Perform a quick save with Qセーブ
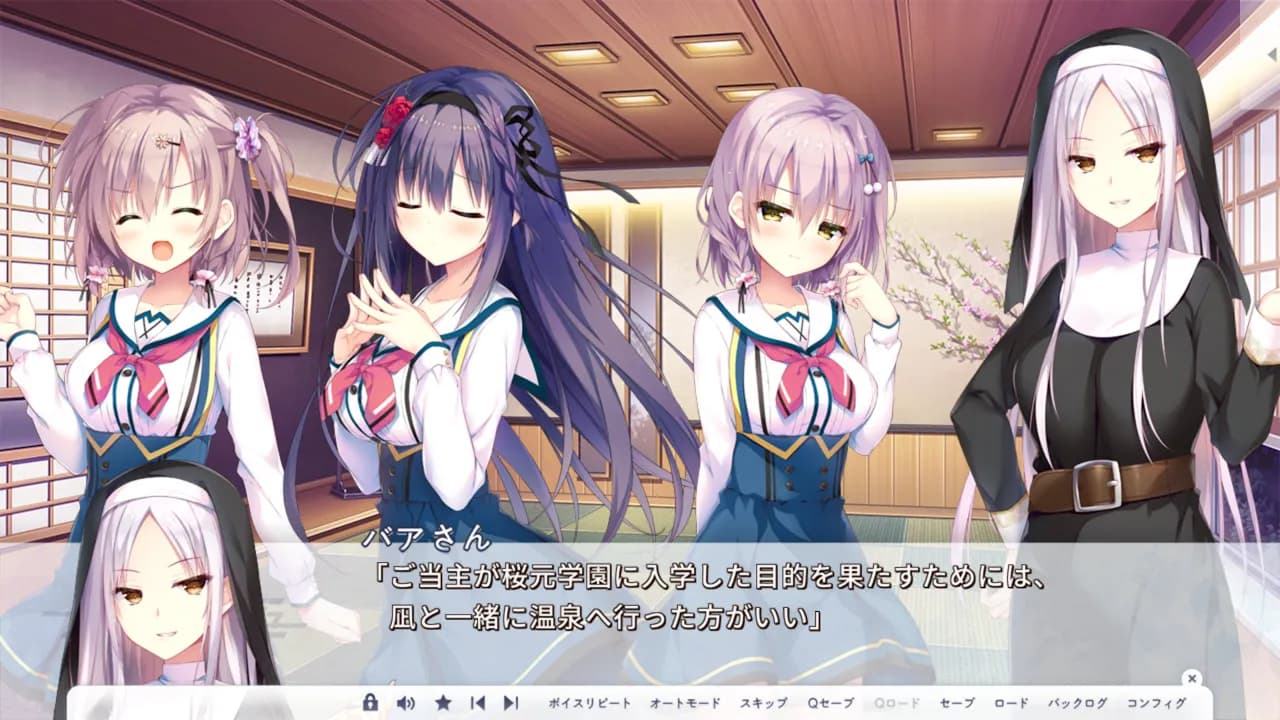The image size is (1280, 720). (830, 704)
